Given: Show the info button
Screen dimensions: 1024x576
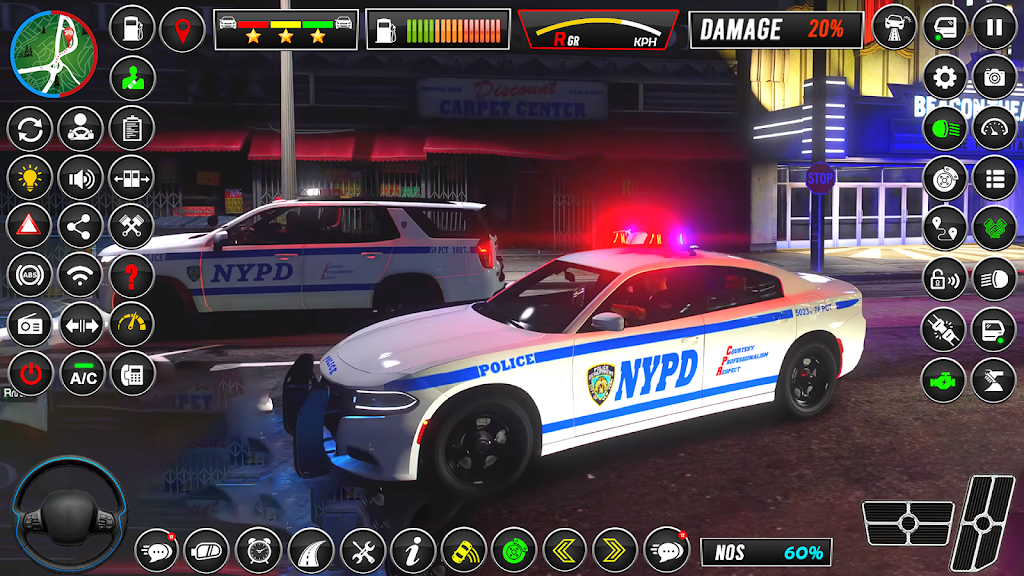Looking at the screenshot, I should 413,549.
